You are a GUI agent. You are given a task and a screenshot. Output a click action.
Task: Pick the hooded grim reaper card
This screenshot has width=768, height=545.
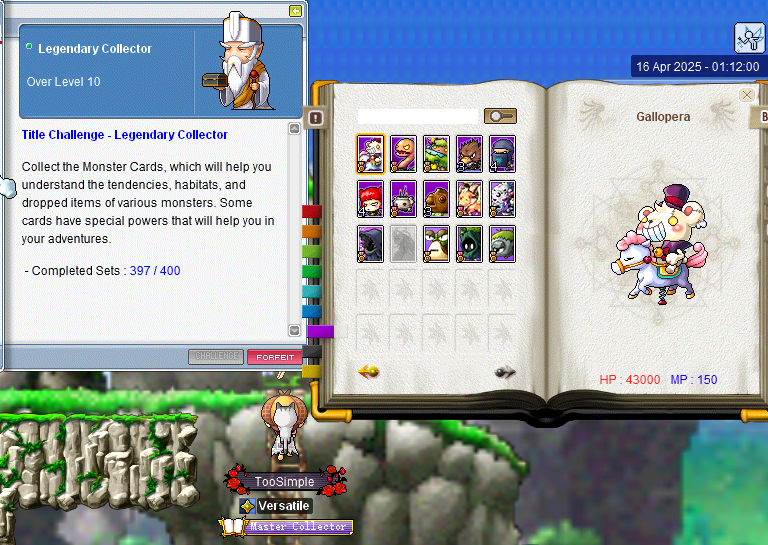(x=370, y=243)
